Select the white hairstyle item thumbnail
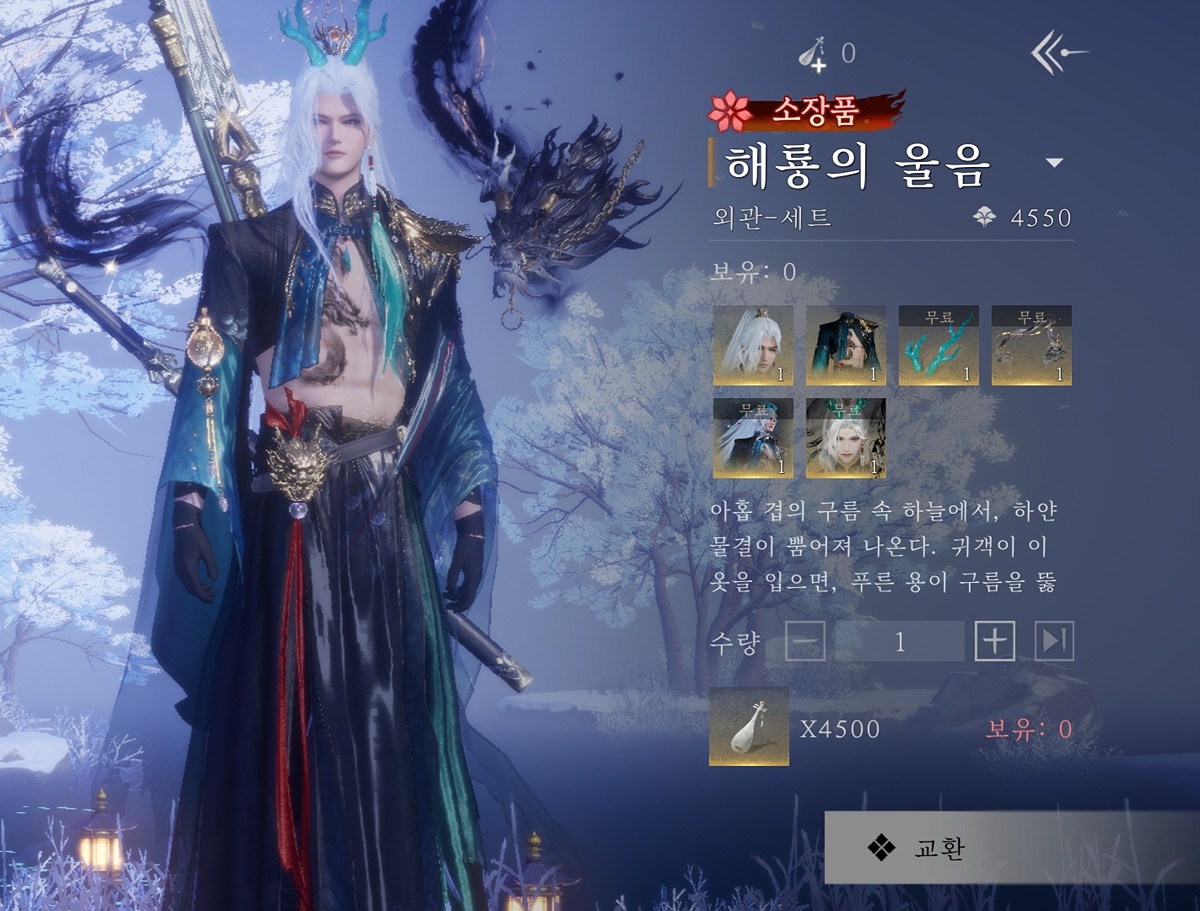Image resolution: width=1200 pixels, height=911 pixels. [753, 346]
